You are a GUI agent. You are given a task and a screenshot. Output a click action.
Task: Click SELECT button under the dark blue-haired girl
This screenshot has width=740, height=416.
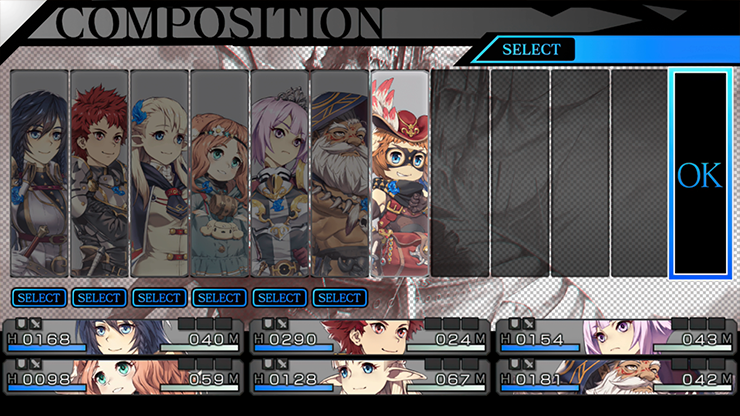coord(40,297)
